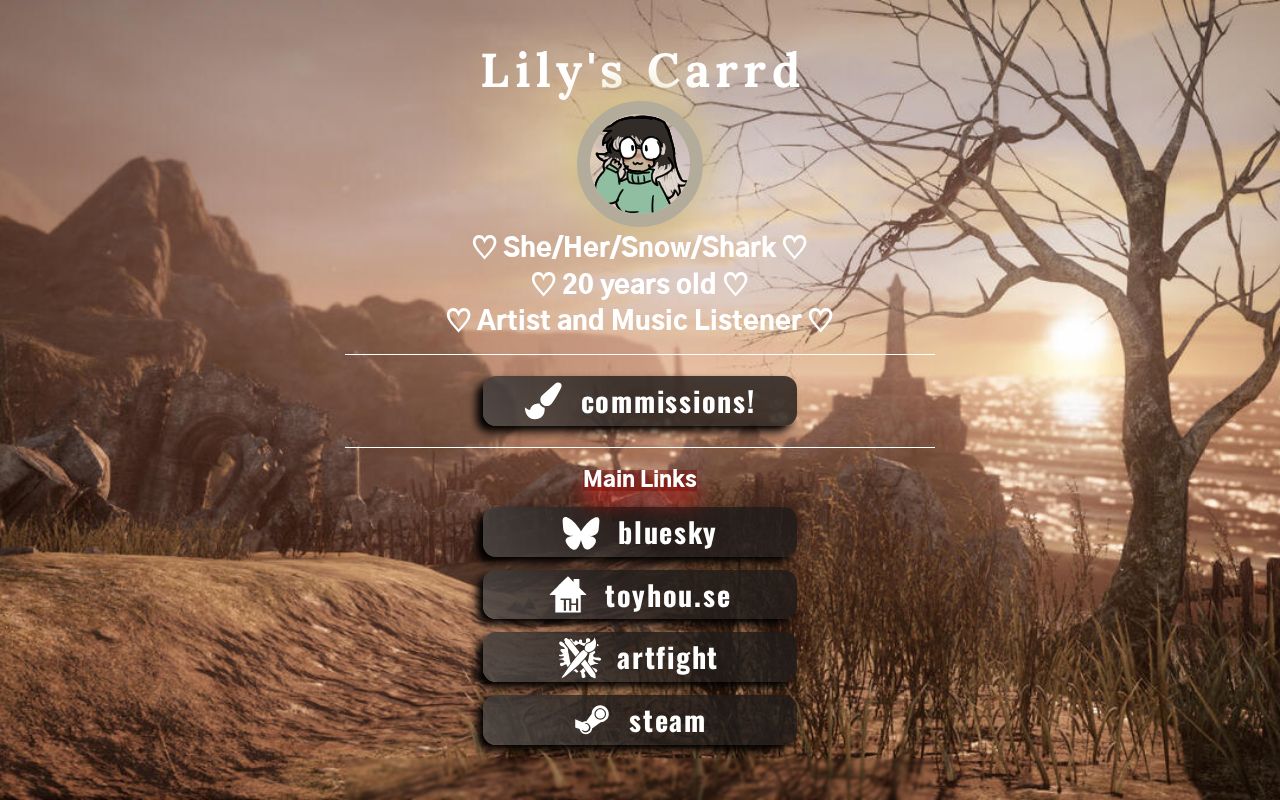This screenshot has width=1280, height=800.
Task: Click the Lily's Carrd title
Action: pyautogui.click(x=640, y=70)
